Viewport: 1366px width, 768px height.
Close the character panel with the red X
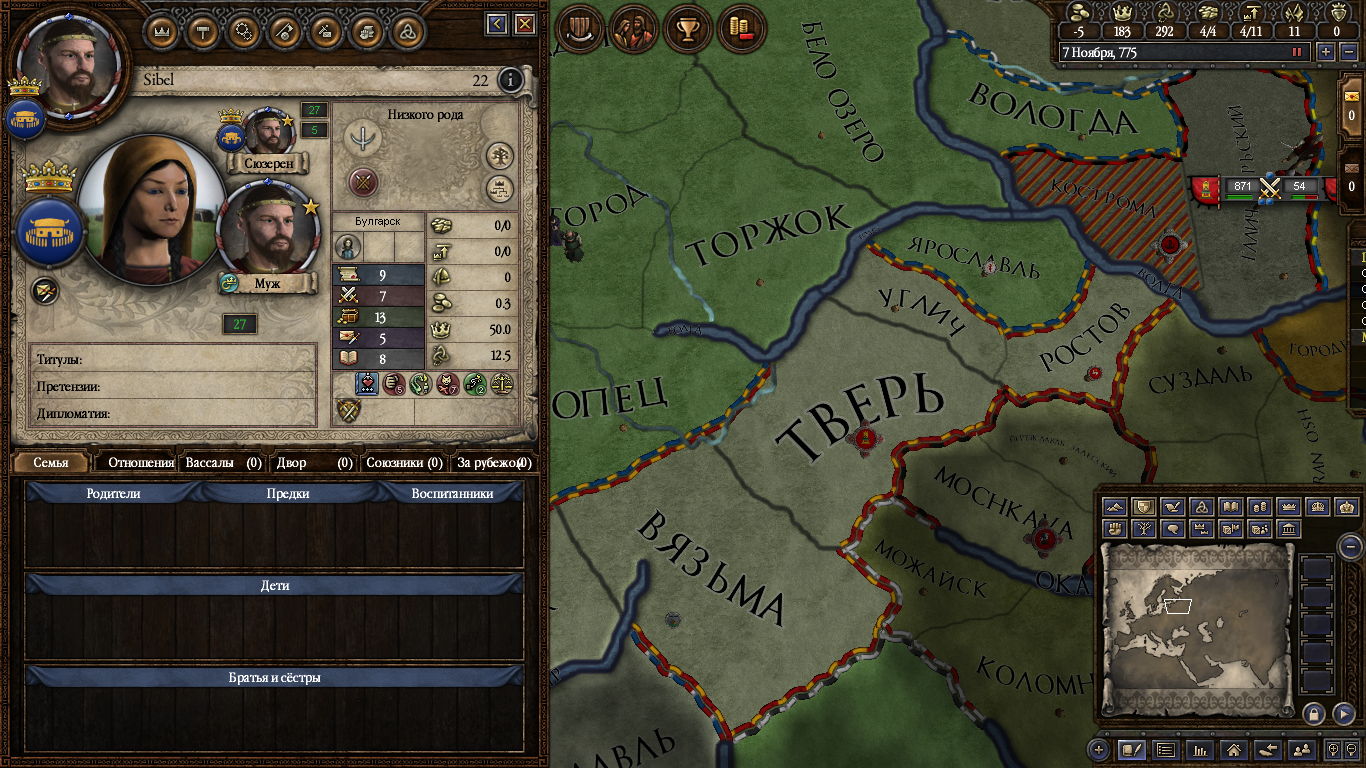524,24
